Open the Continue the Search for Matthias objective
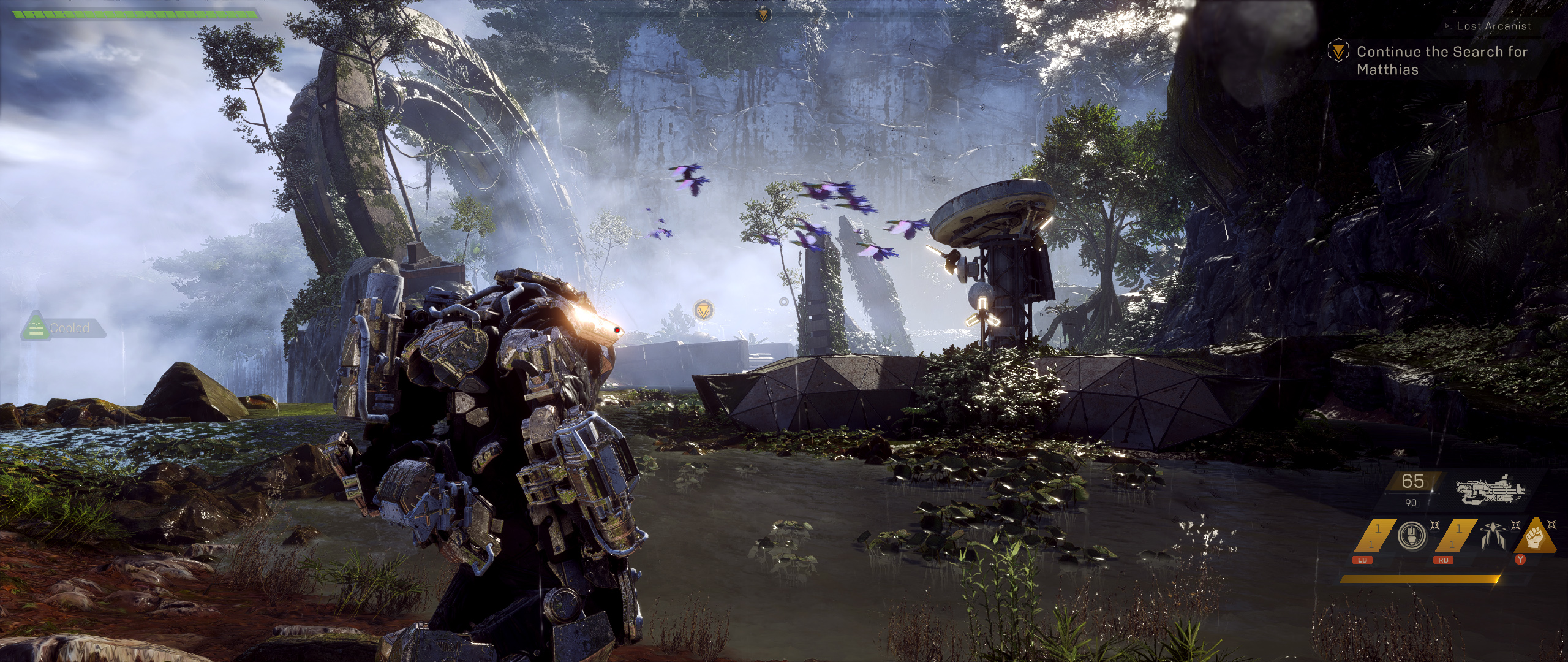This screenshot has width=1568, height=662. point(1441,60)
